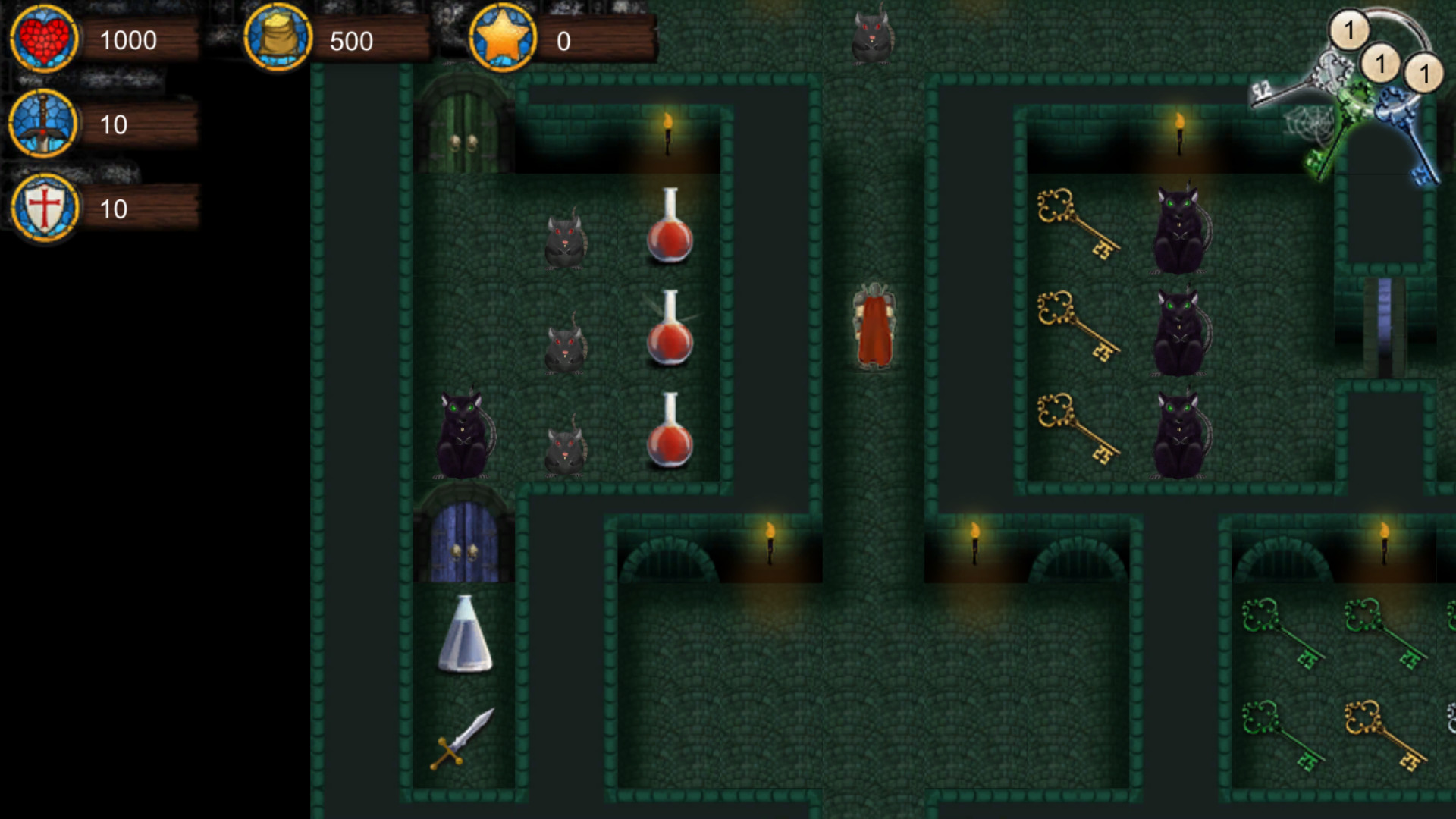Click the gold pouch icon
This screenshot has height=819, width=1456.
tap(279, 39)
